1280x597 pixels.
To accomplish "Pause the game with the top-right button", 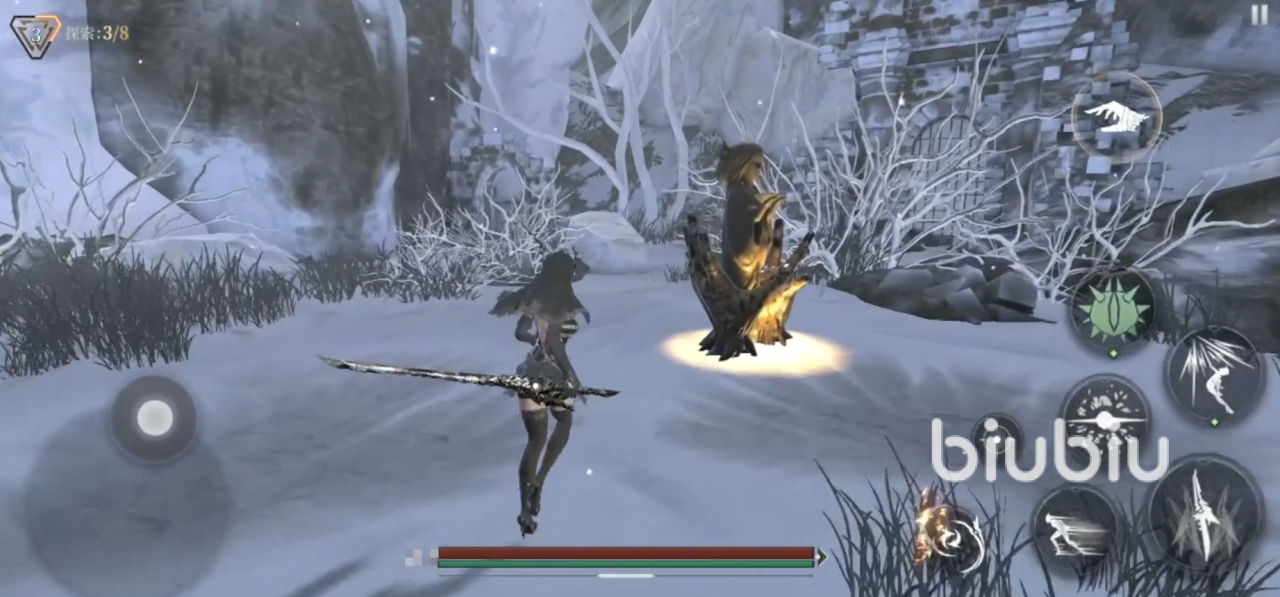I will point(1257,15).
